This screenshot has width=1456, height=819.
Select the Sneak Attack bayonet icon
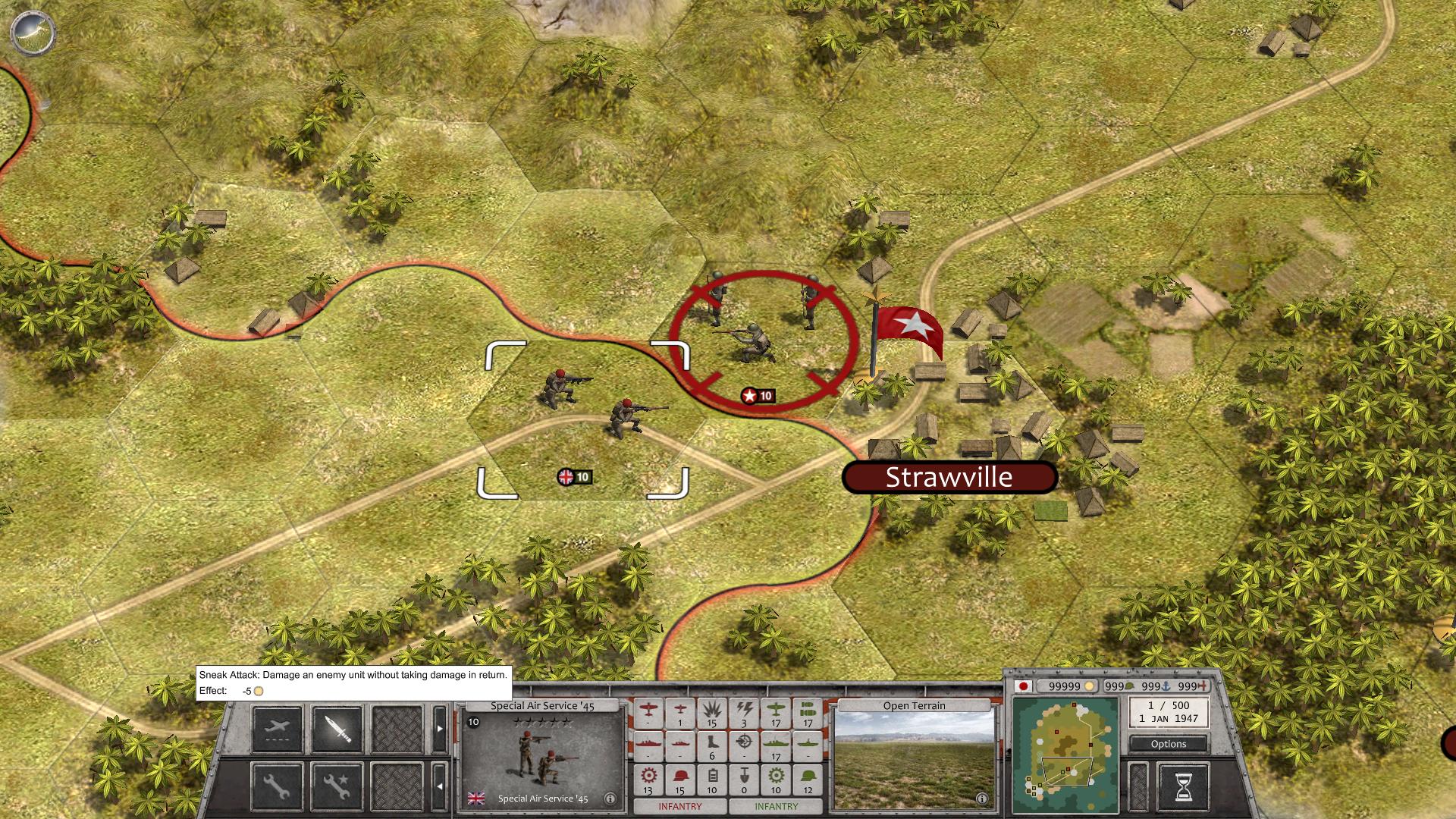[337, 729]
